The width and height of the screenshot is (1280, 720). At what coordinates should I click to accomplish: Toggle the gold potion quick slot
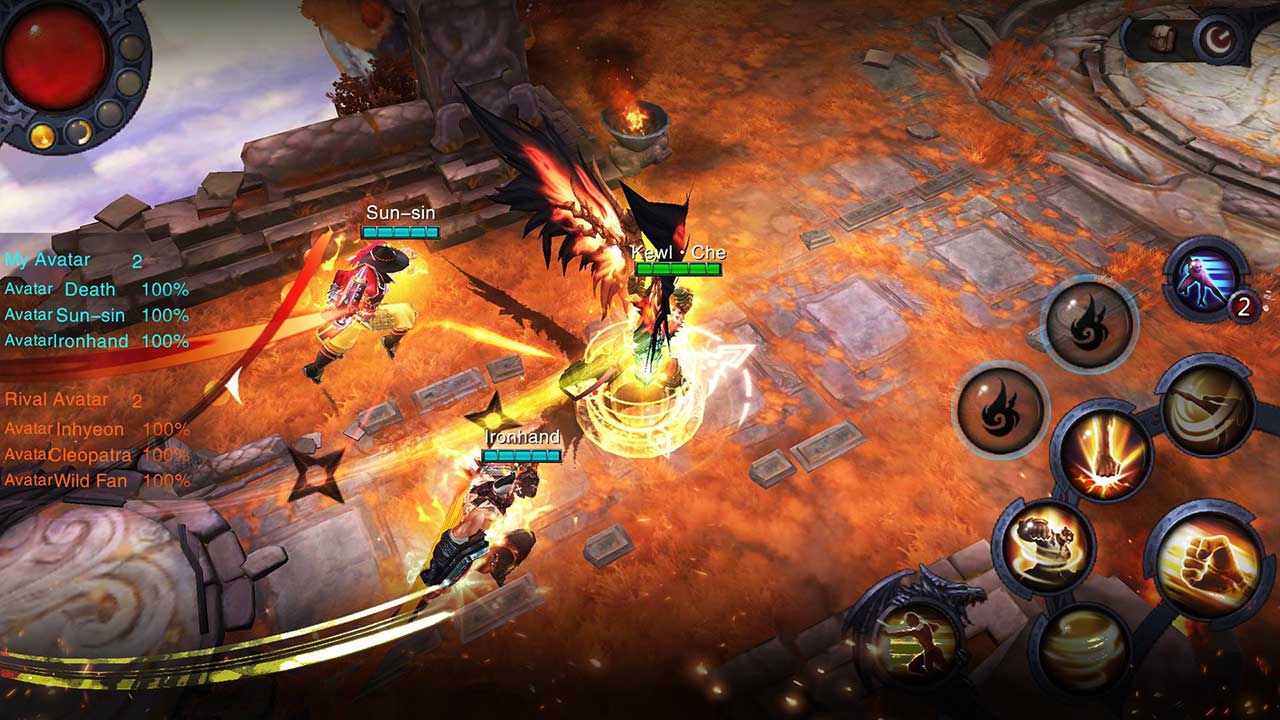[x=41, y=135]
